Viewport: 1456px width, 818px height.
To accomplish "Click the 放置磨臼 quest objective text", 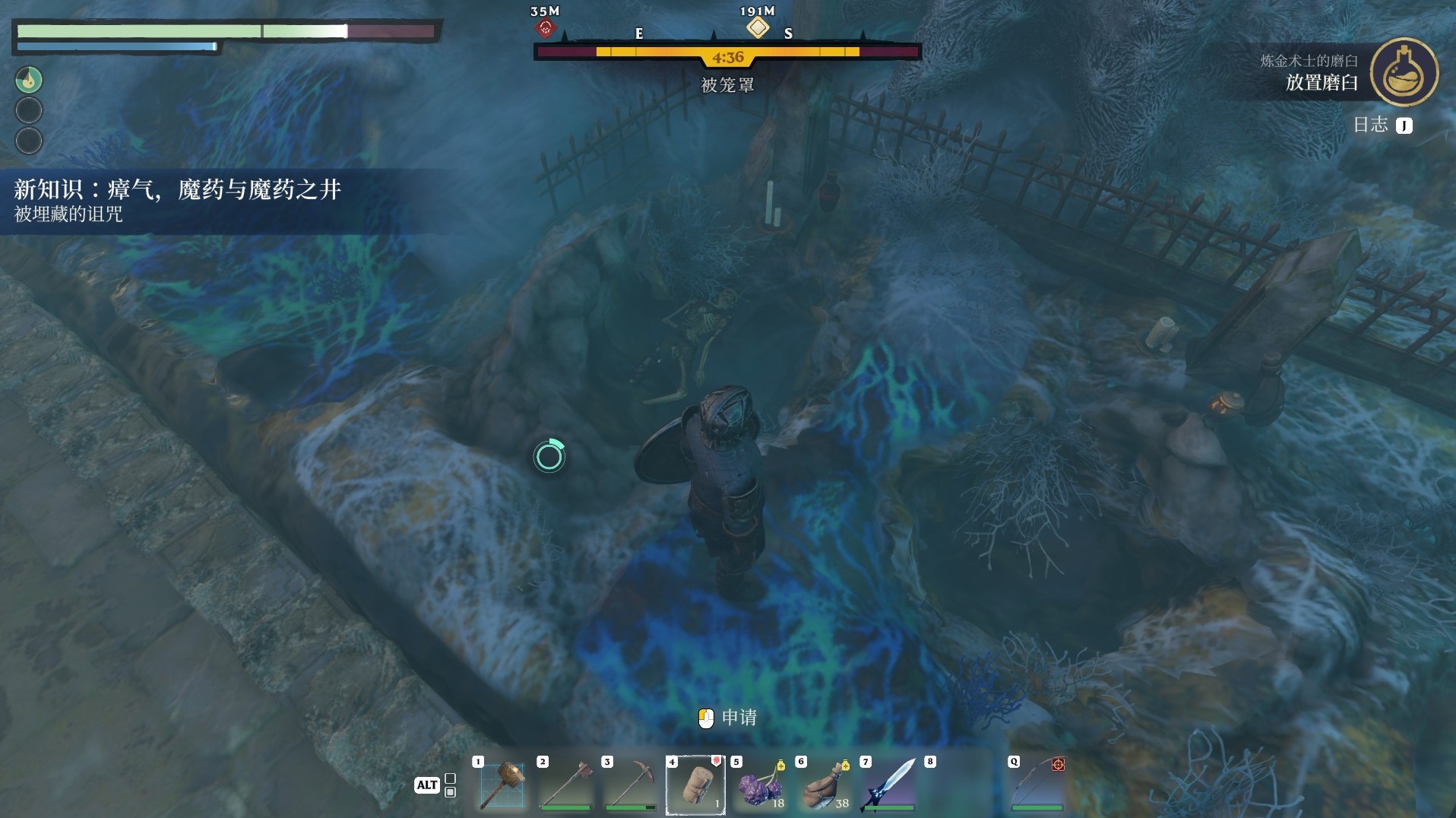I will click(x=1321, y=83).
